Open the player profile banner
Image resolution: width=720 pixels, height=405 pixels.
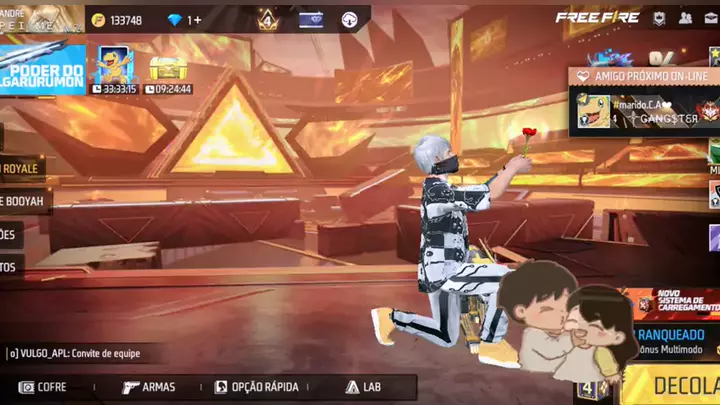coord(42,18)
